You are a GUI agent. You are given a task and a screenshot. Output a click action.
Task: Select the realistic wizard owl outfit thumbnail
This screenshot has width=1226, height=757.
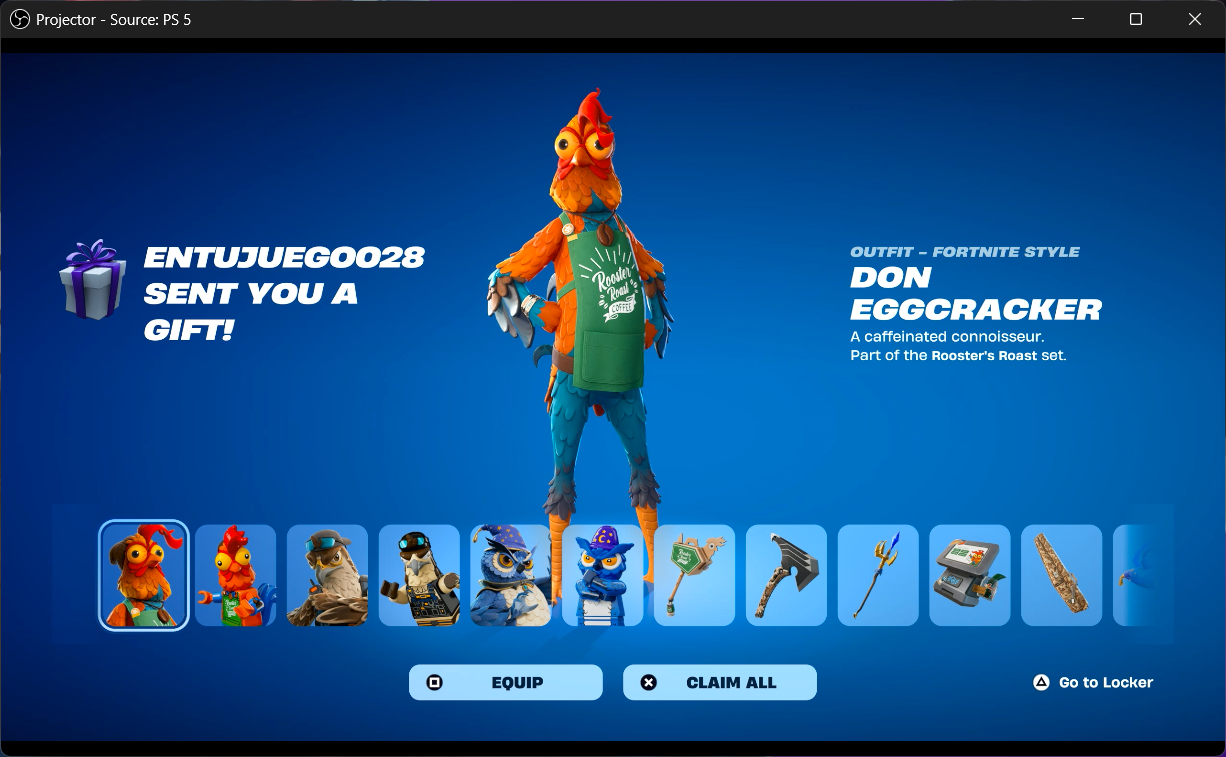[511, 576]
